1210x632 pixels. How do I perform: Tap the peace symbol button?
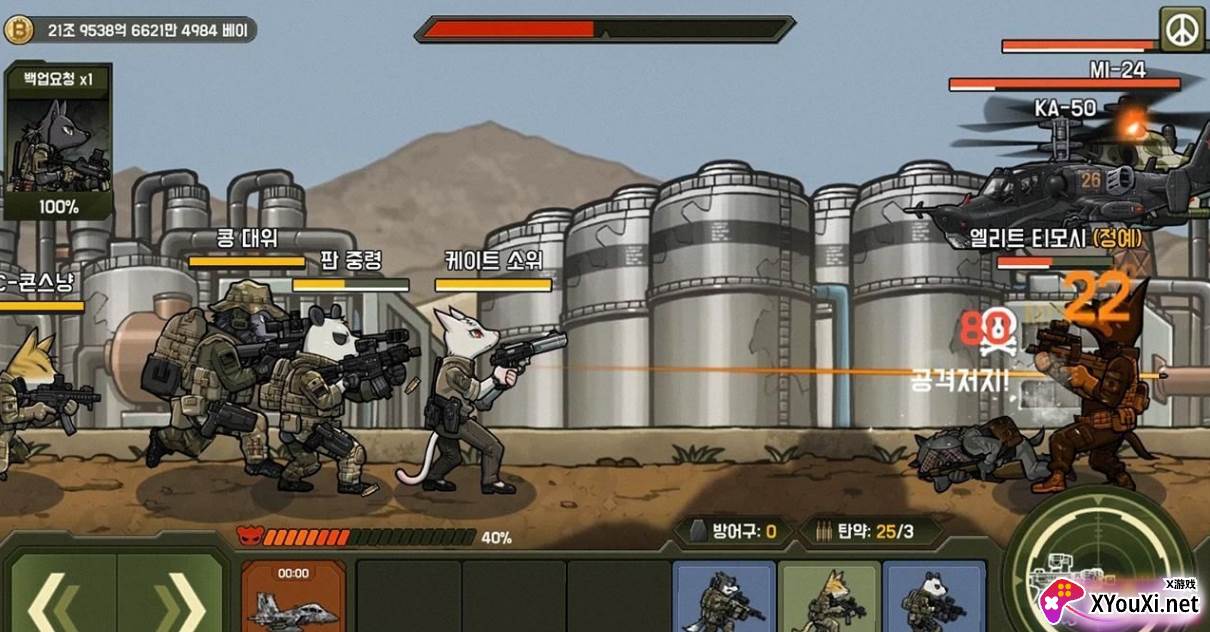tap(1182, 29)
